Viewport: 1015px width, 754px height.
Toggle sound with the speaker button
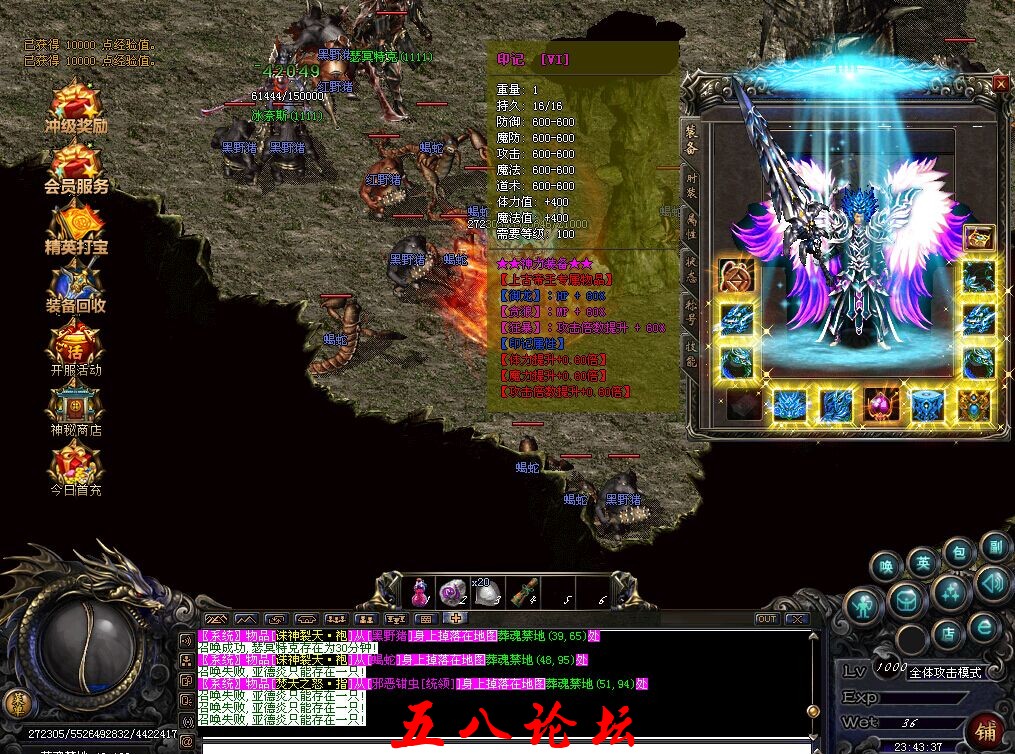tap(992, 581)
